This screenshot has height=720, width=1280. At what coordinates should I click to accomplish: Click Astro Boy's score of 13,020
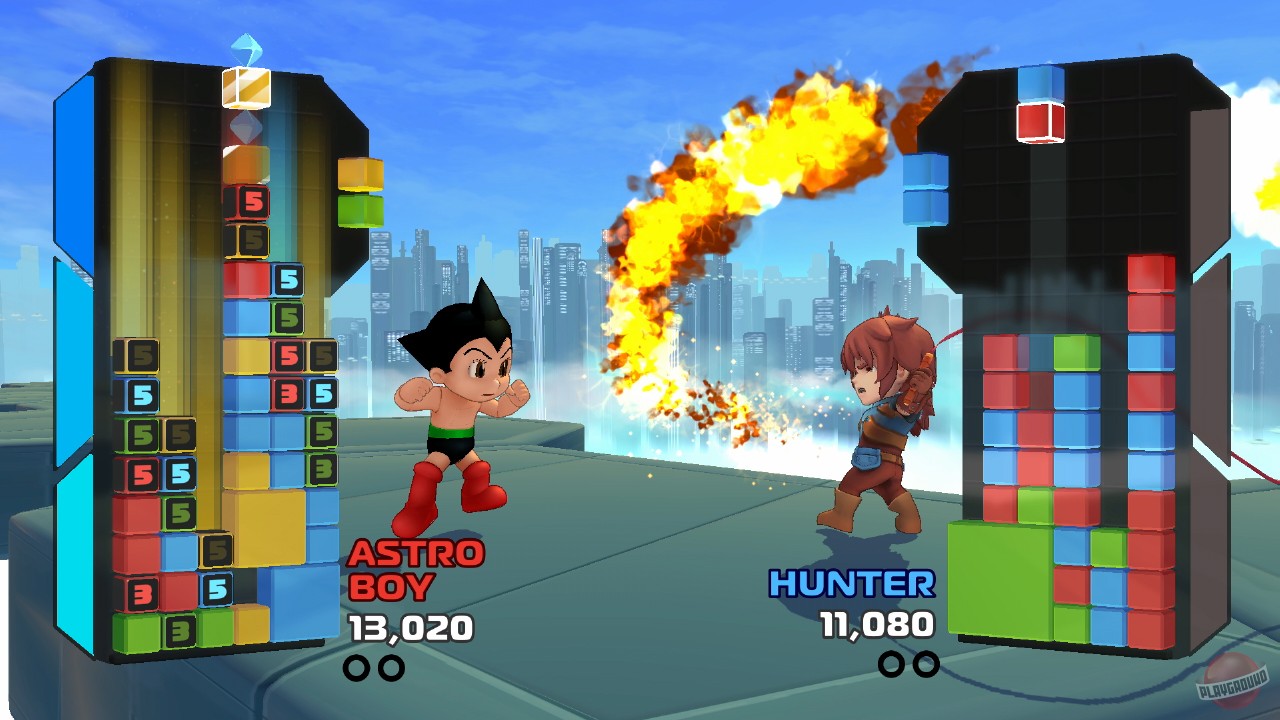pyautogui.click(x=409, y=628)
